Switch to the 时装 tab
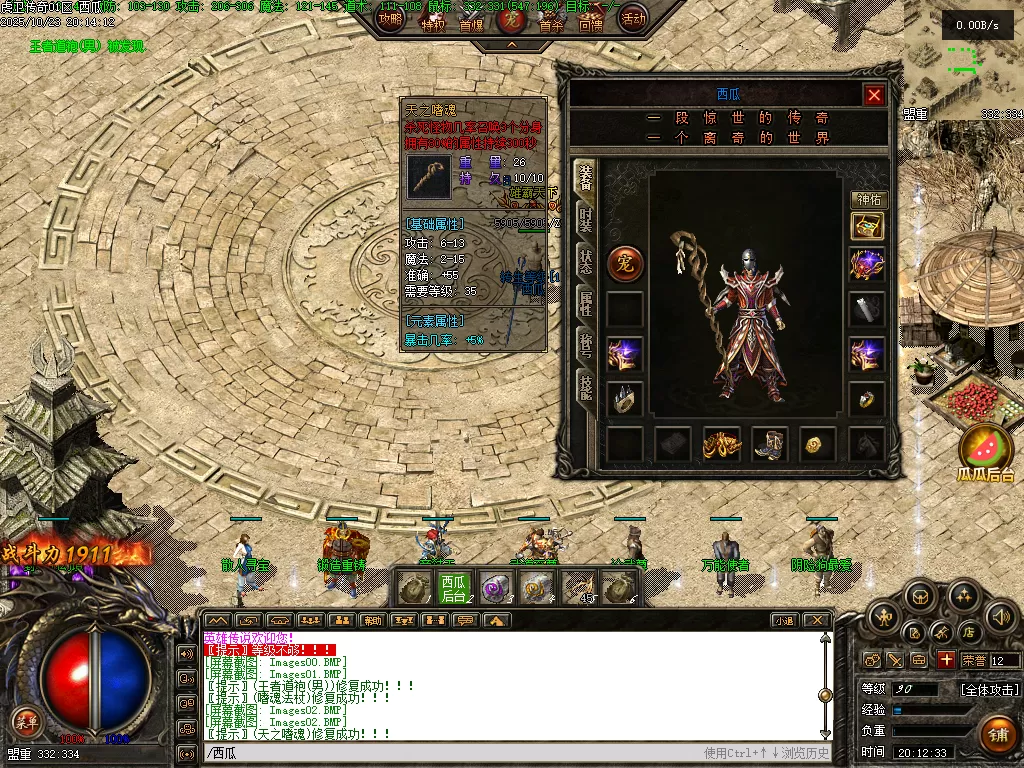Image resolution: width=1024 pixels, height=768 pixels. pos(585,219)
